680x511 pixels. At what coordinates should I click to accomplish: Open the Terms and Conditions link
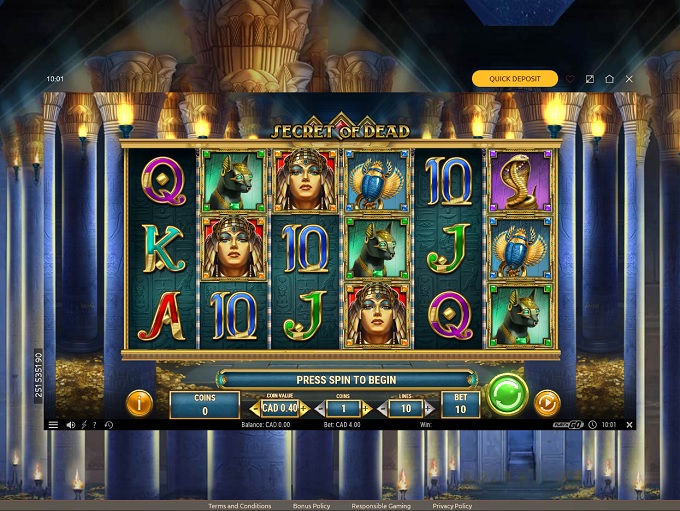pos(240,506)
